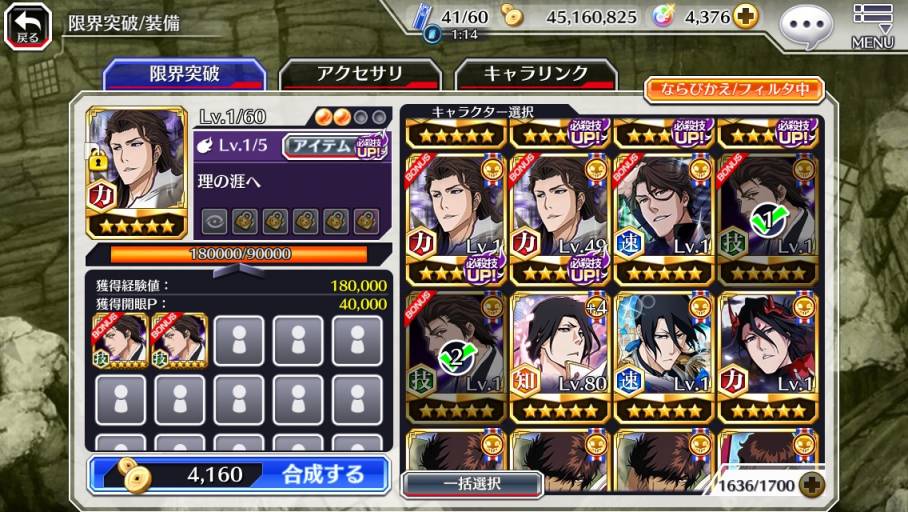Switch to the 限界突破 tab
Image resolution: width=908 pixels, height=512 pixels.
[x=184, y=74]
